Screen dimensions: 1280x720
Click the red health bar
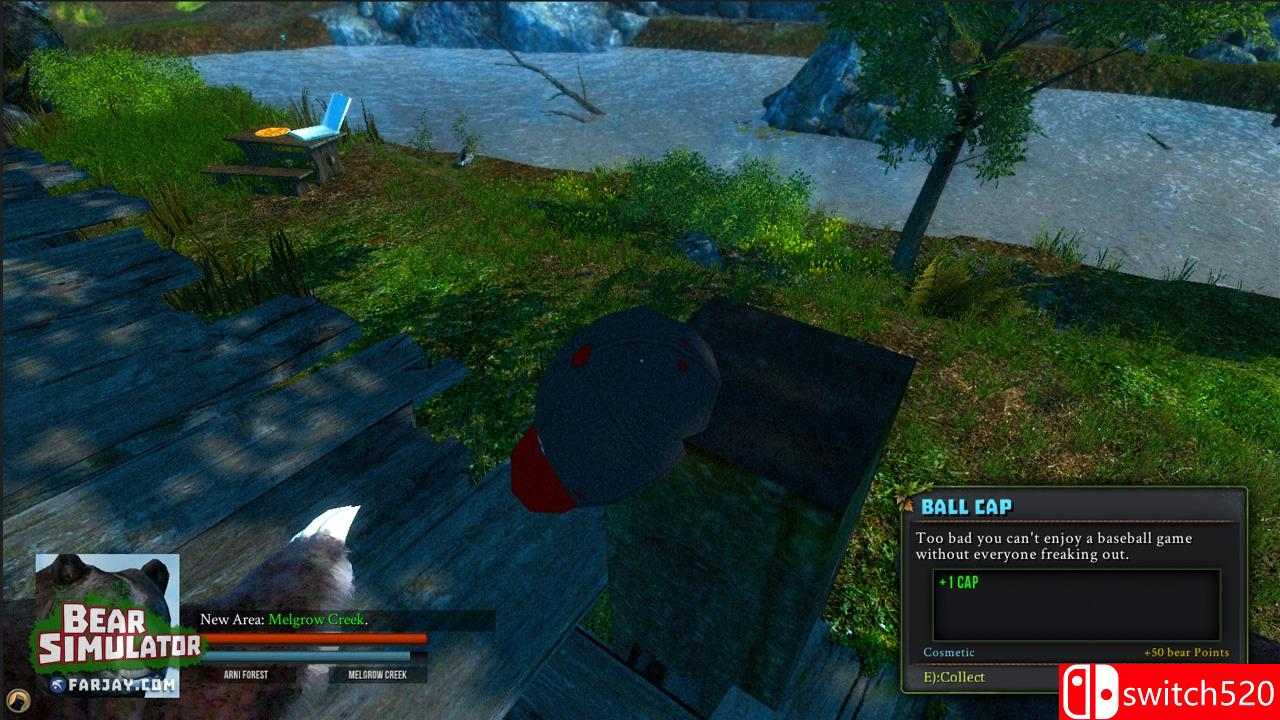pos(315,635)
